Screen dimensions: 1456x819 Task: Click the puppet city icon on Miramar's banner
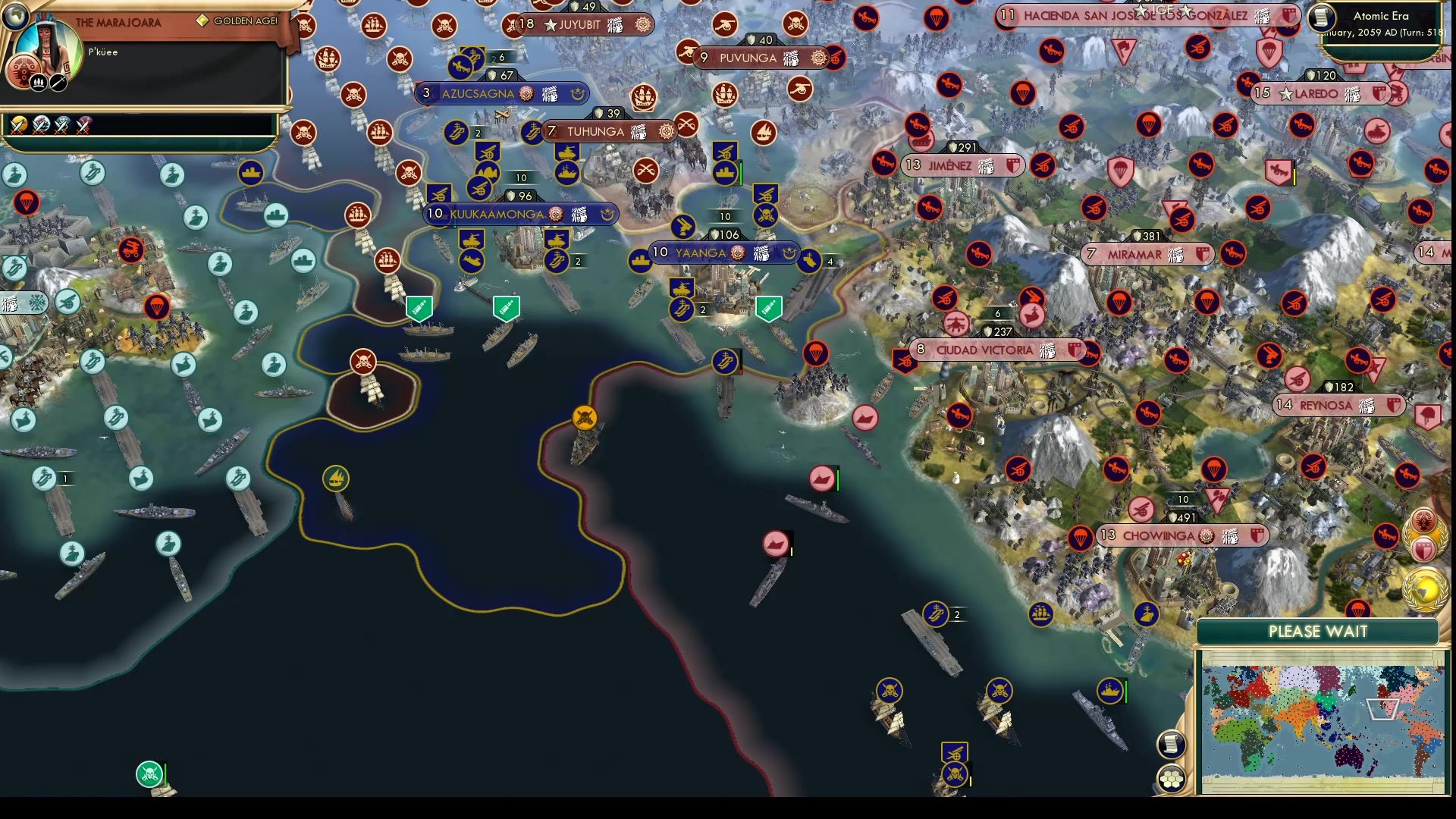tap(1175, 255)
